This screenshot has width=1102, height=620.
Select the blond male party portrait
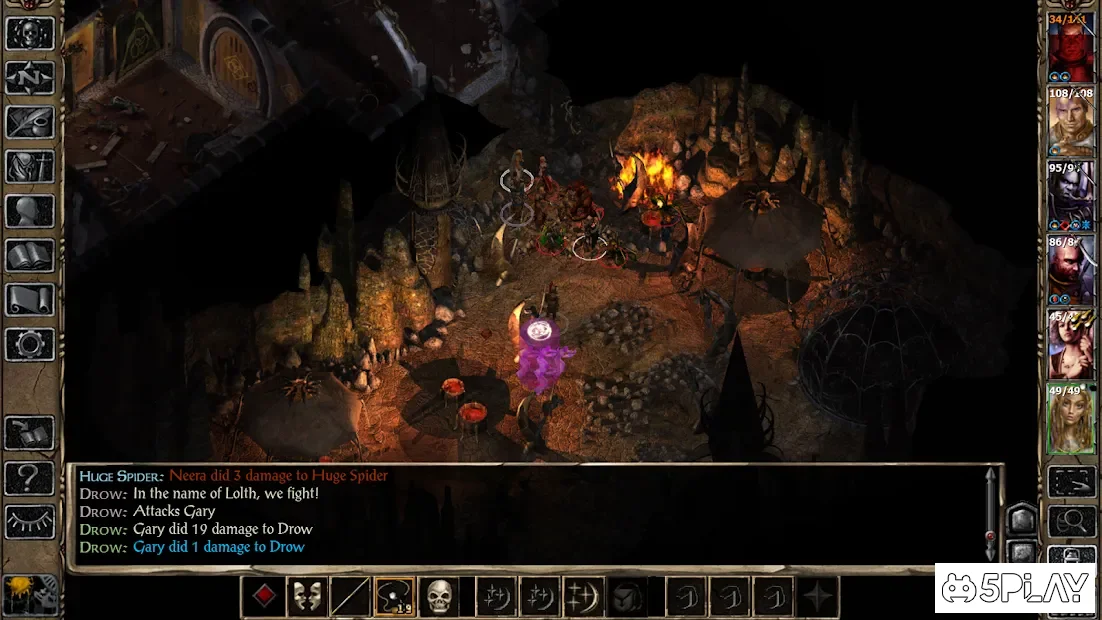tap(1071, 122)
